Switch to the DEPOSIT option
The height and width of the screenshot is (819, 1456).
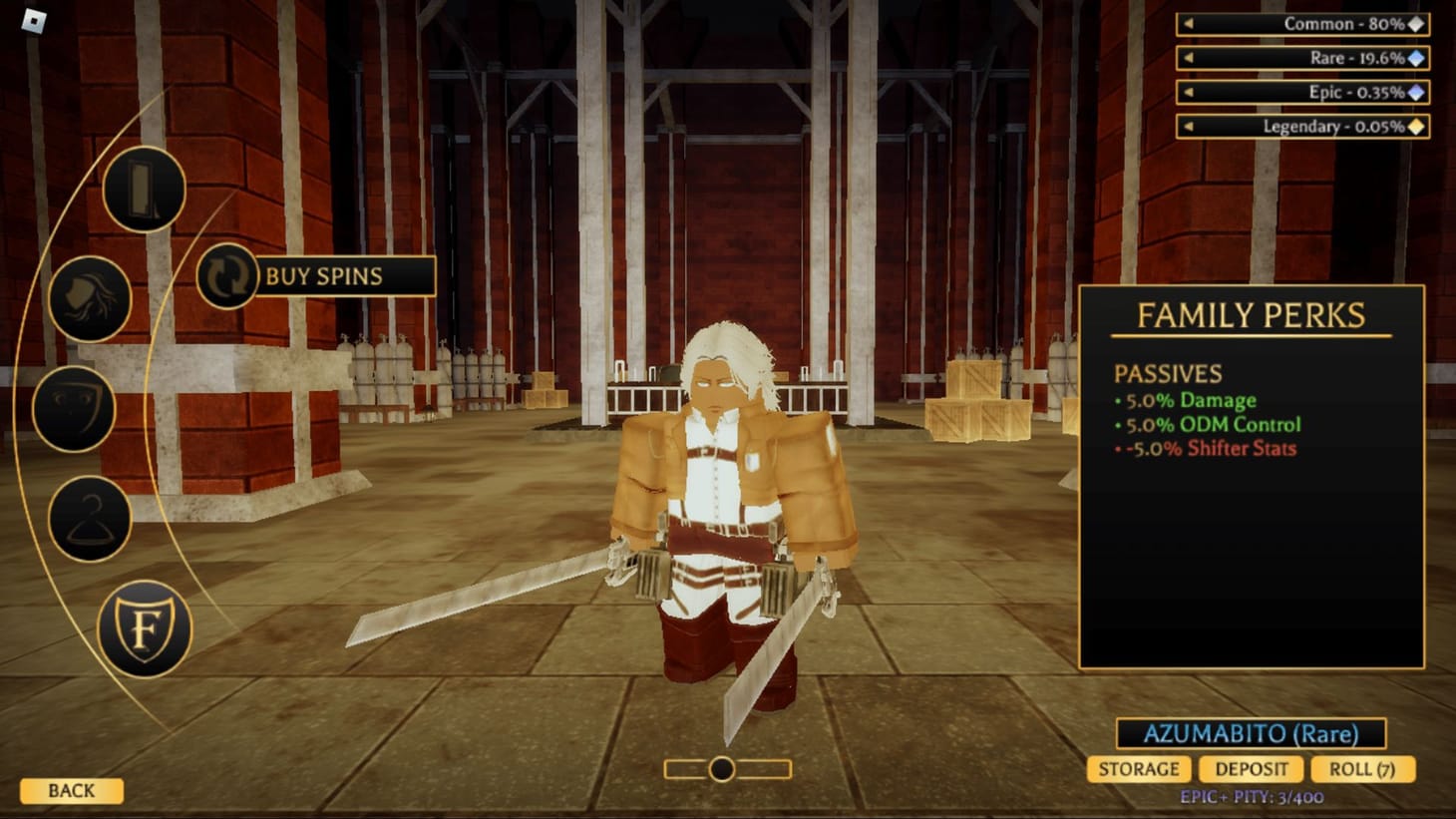tap(1253, 769)
